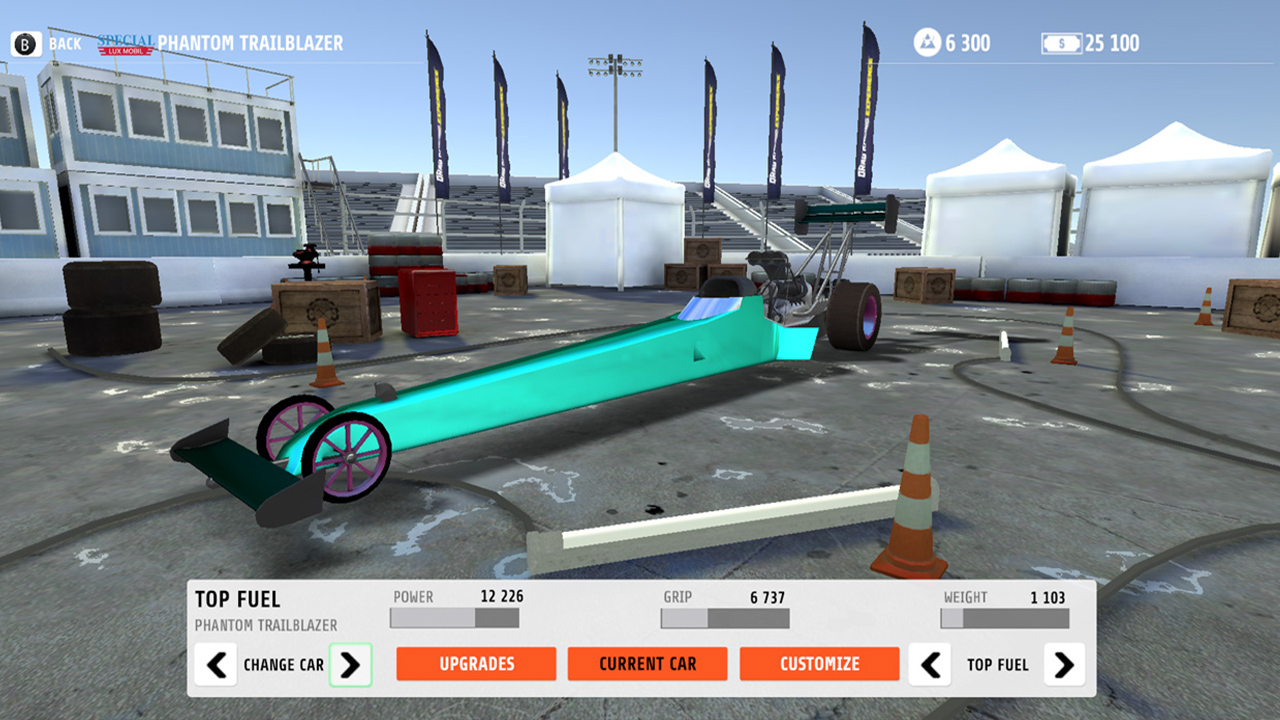
Task: Click the left arrow beside CHANGE CAR
Action: point(216,664)
